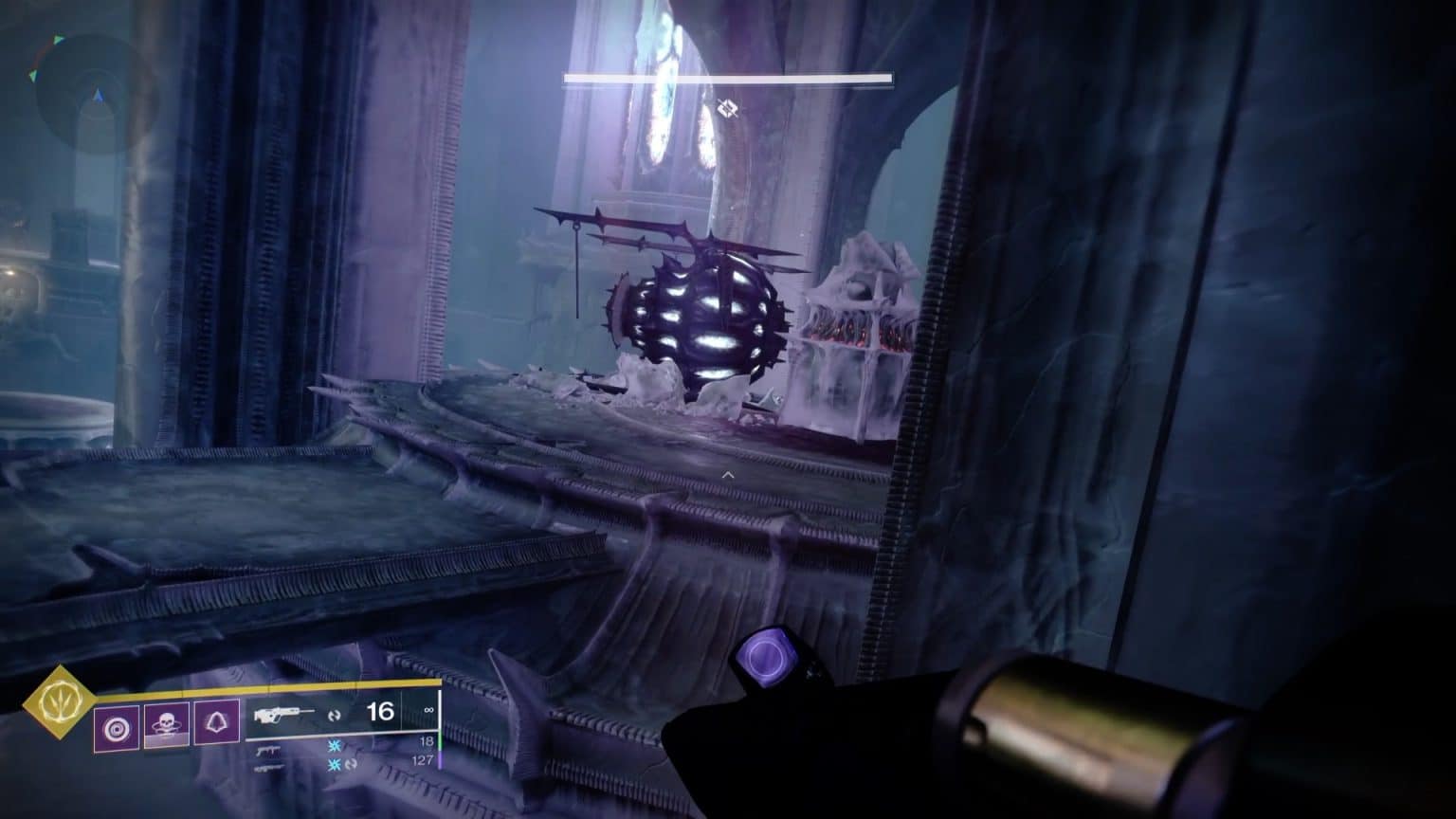Click the heavy ammo count showing 127
The width and height of the screenshot is (1456, 819).
coord(424,758)
